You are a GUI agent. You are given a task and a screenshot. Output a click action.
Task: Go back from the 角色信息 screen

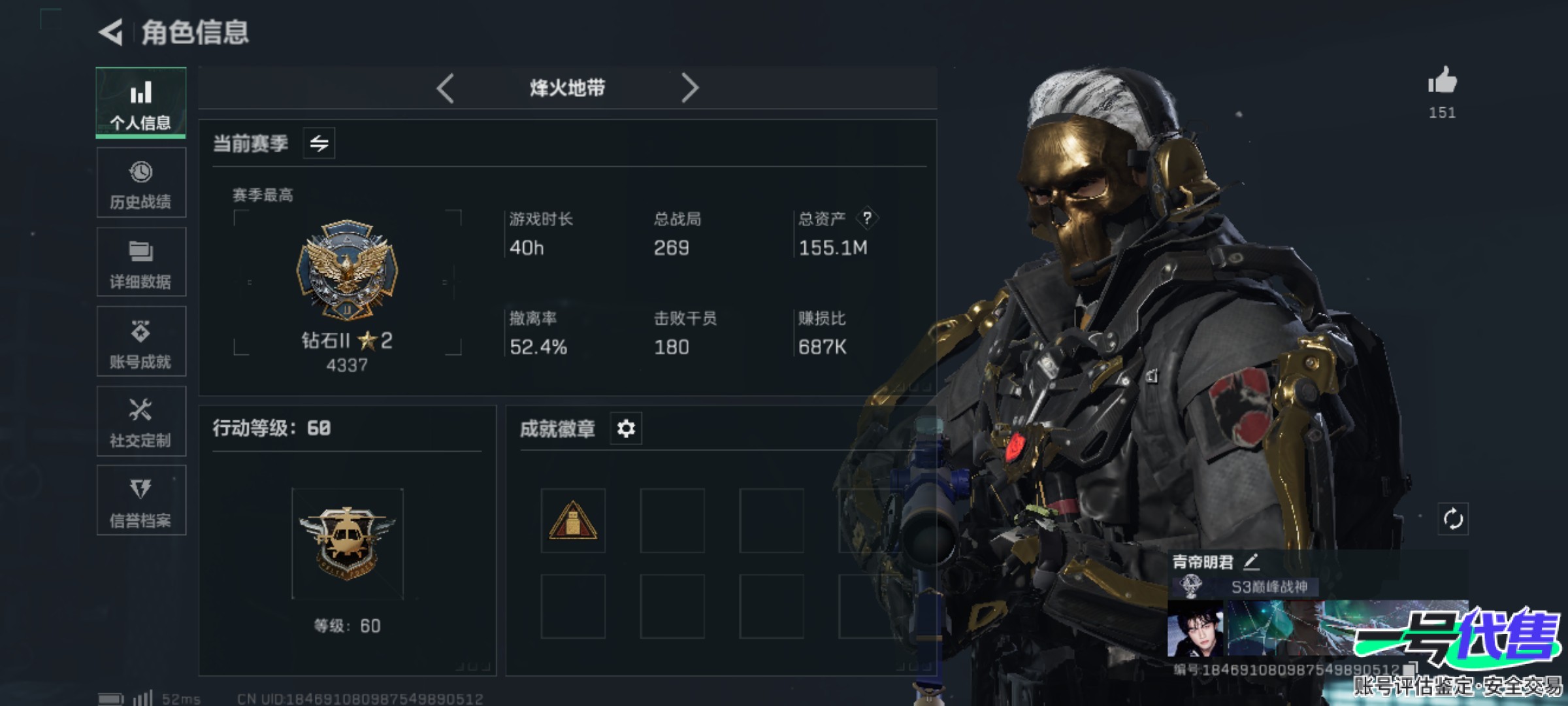point(111,32)
